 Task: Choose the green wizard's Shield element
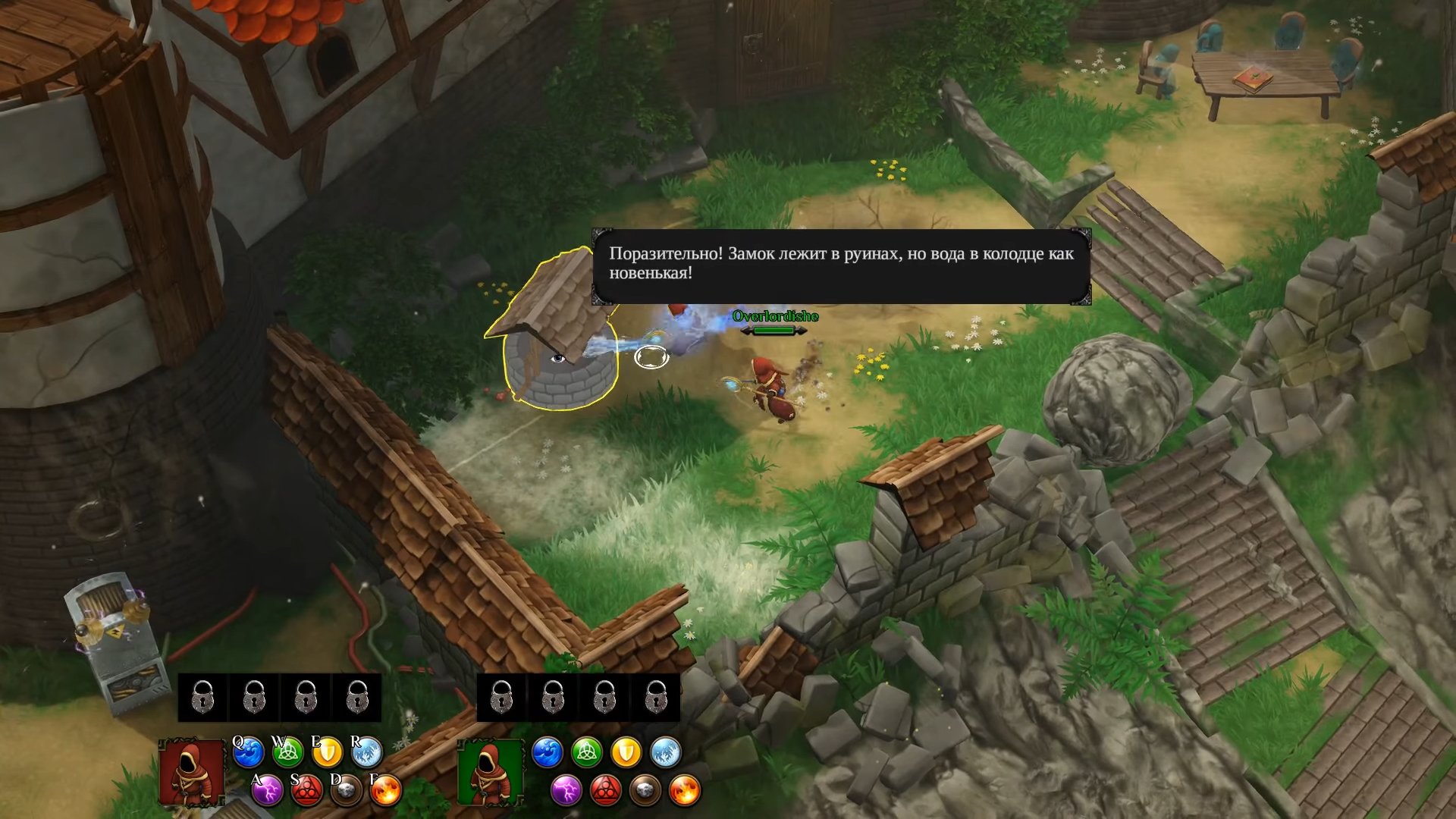[626, 753]
